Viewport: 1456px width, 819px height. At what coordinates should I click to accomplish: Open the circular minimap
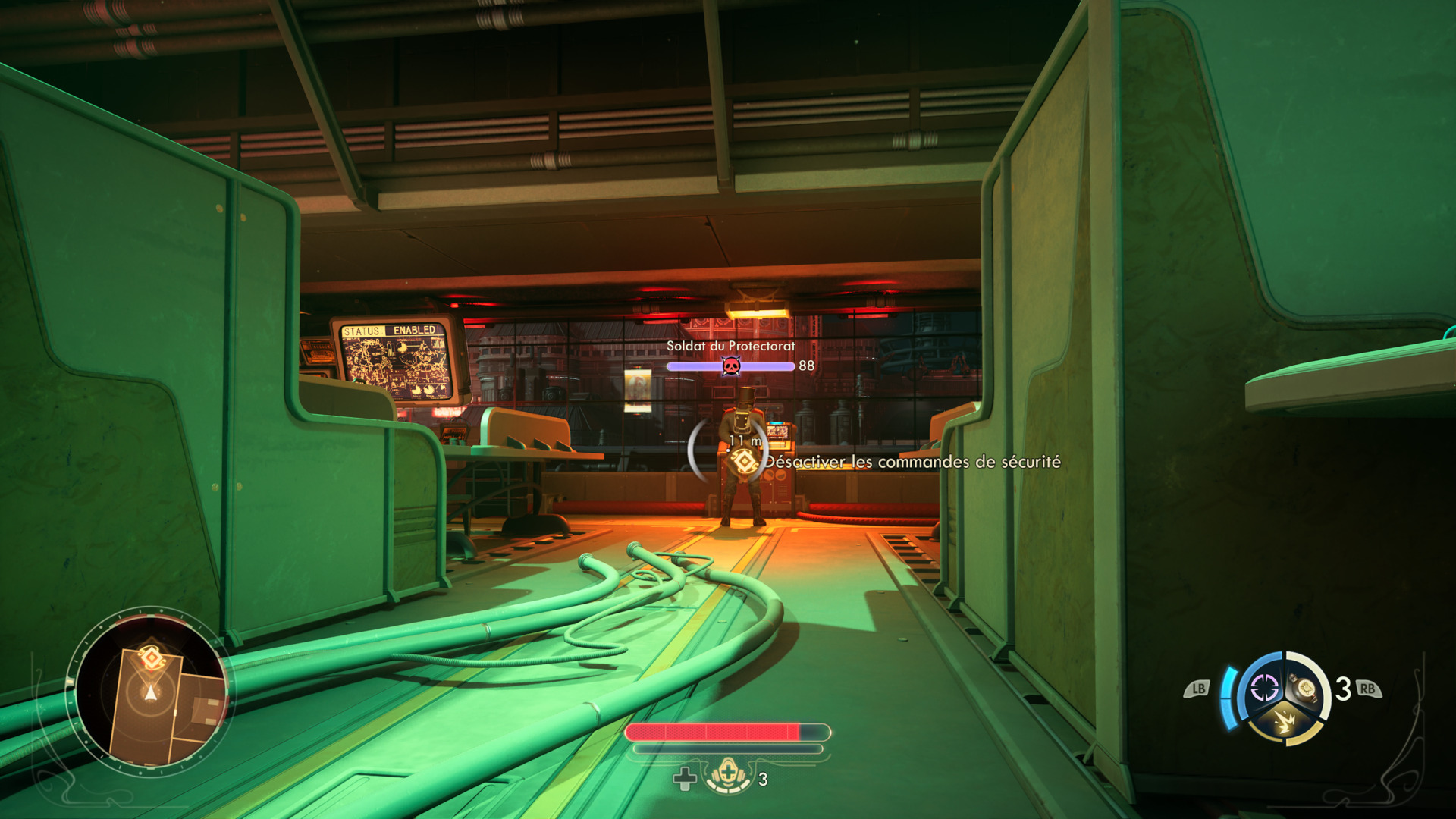pyautogui.click(x=150, y=691)
